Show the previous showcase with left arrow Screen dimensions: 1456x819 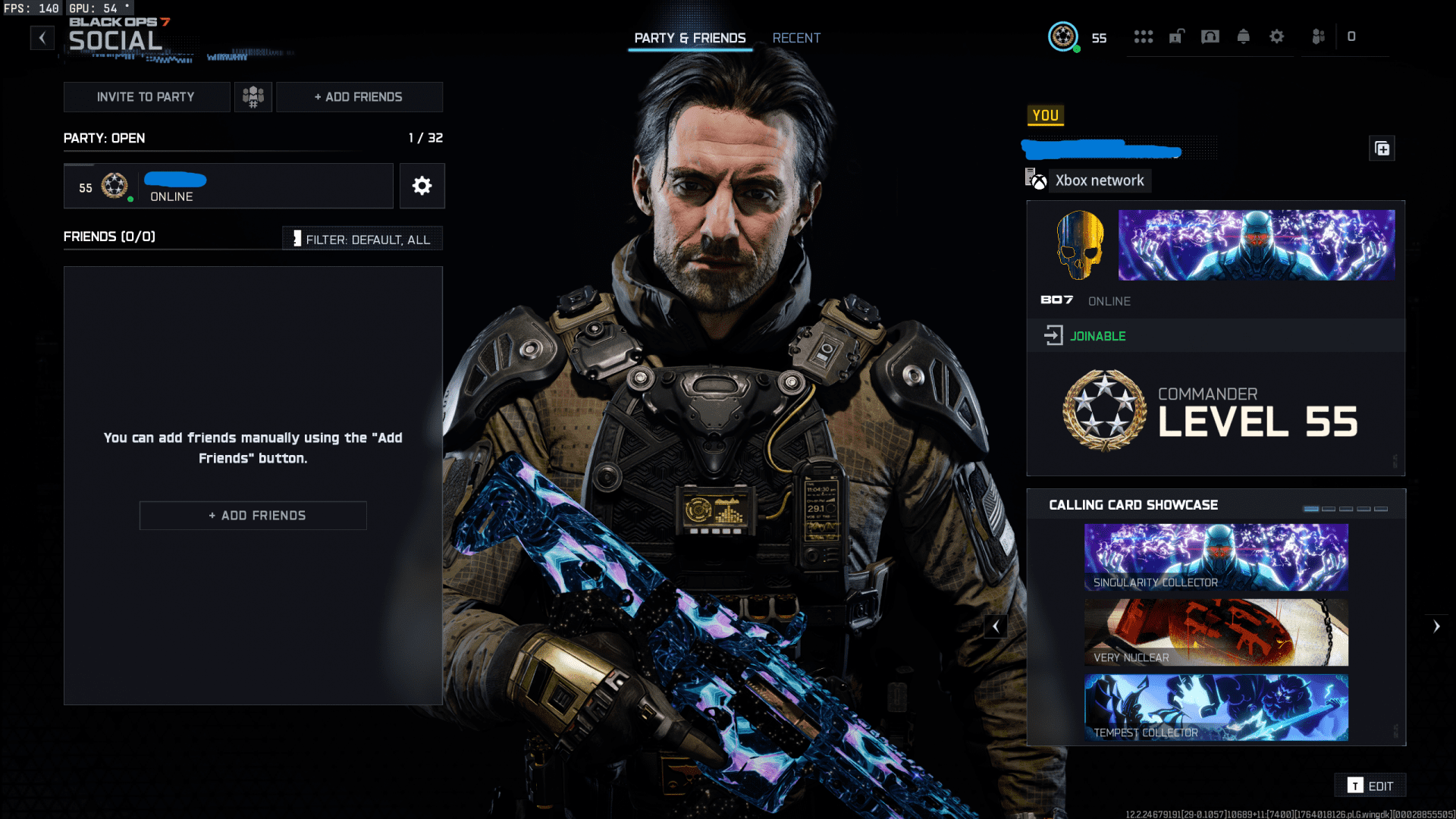click(x=996, y=626)
